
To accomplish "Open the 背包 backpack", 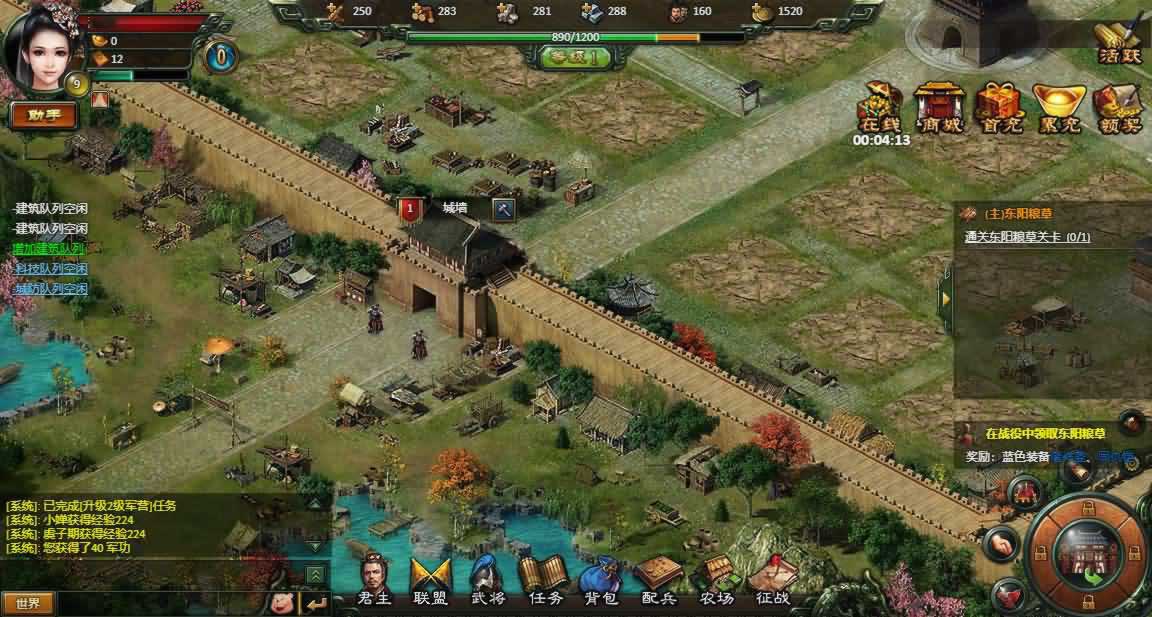I will tap(602, 581).
